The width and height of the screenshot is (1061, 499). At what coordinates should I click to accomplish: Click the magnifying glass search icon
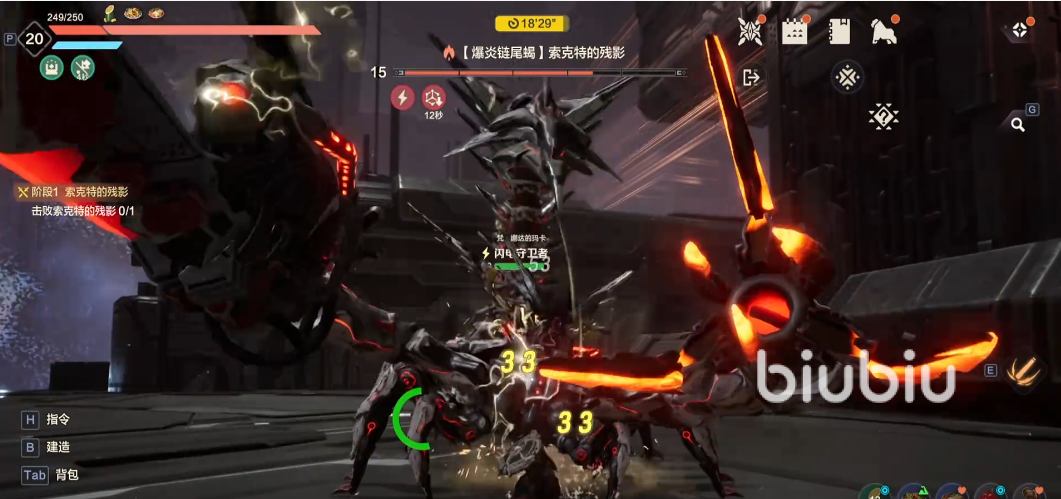tap(1018, 125)
